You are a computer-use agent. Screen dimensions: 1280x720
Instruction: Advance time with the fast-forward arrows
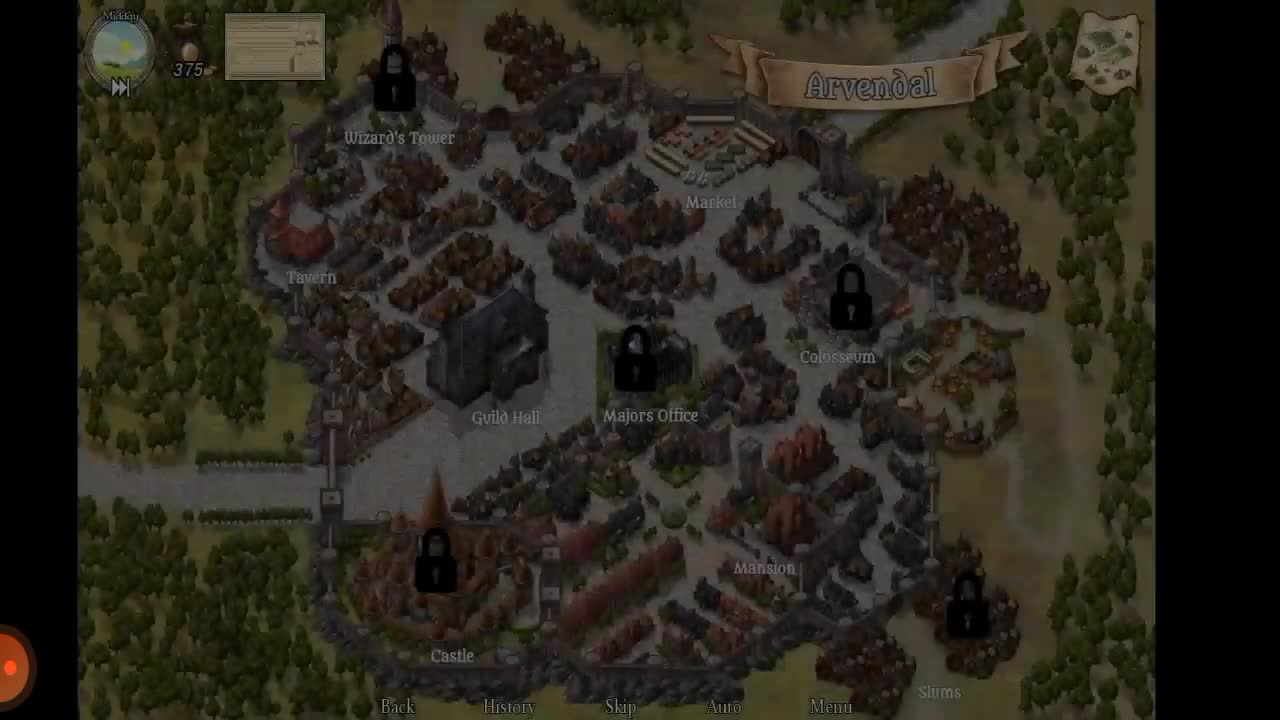coord(120,88)
